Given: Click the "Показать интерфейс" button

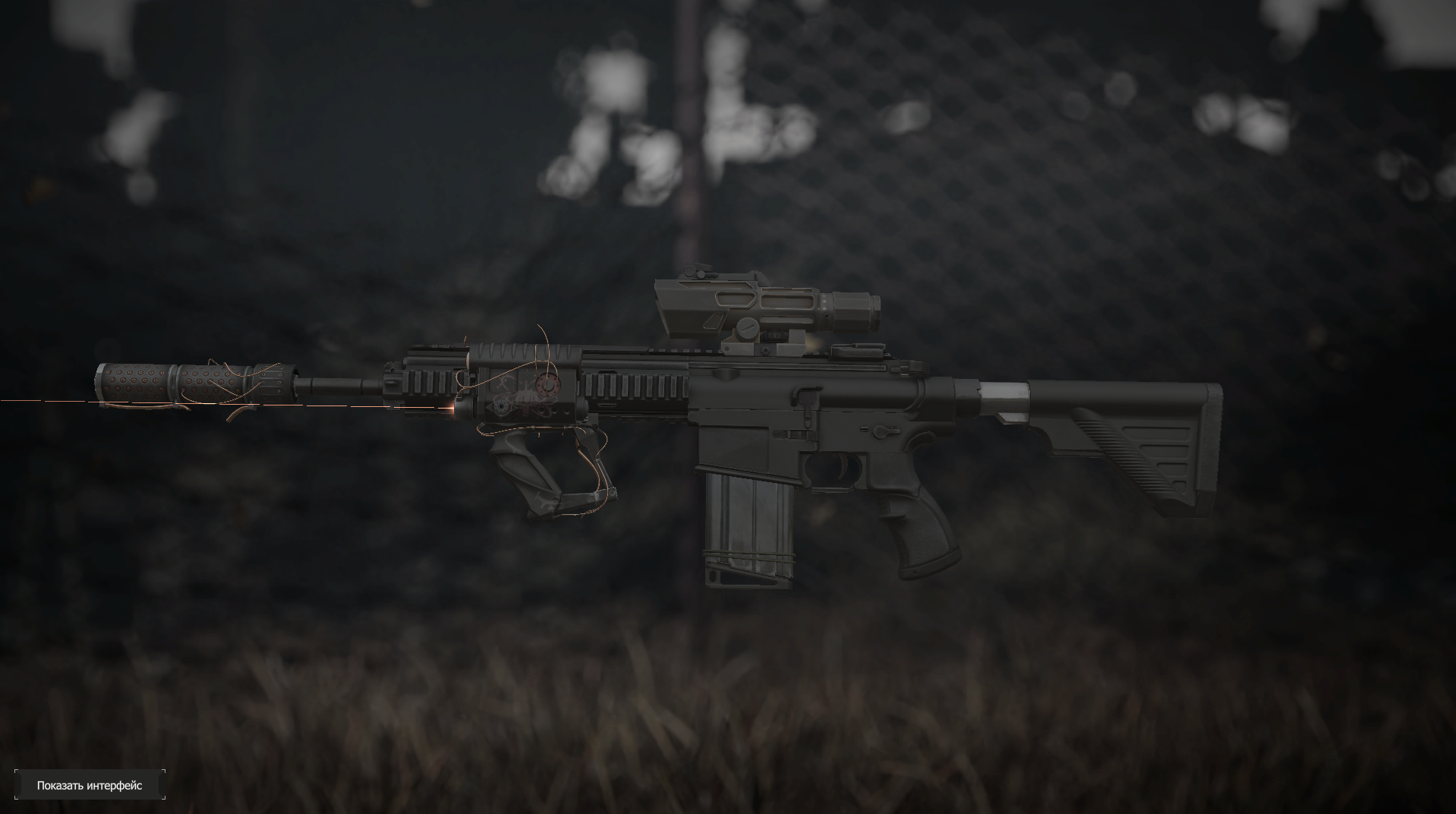Looking at the screenshot, I should tap(90, 785).
